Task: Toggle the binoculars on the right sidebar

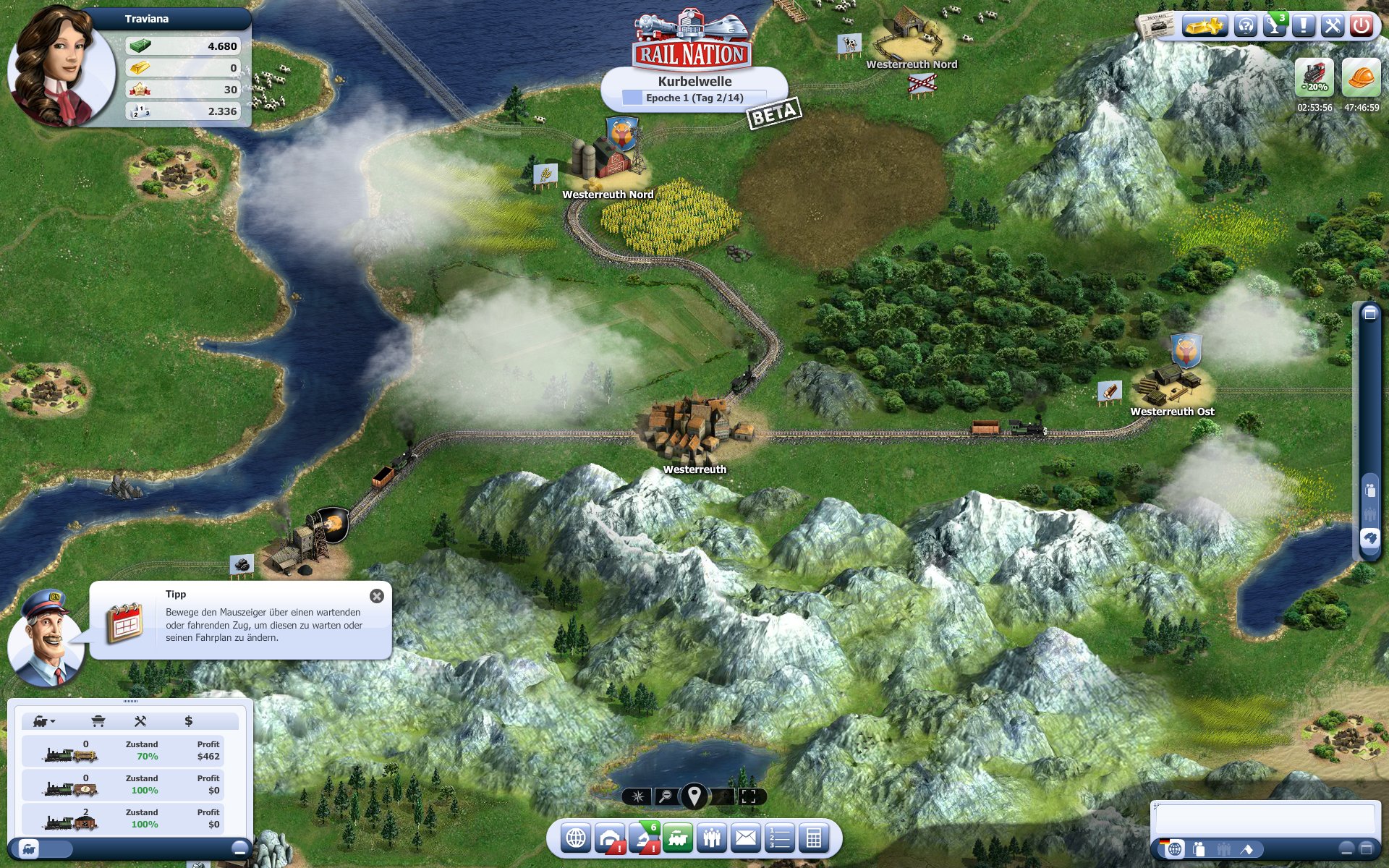Action: (x=1369, y=538)
